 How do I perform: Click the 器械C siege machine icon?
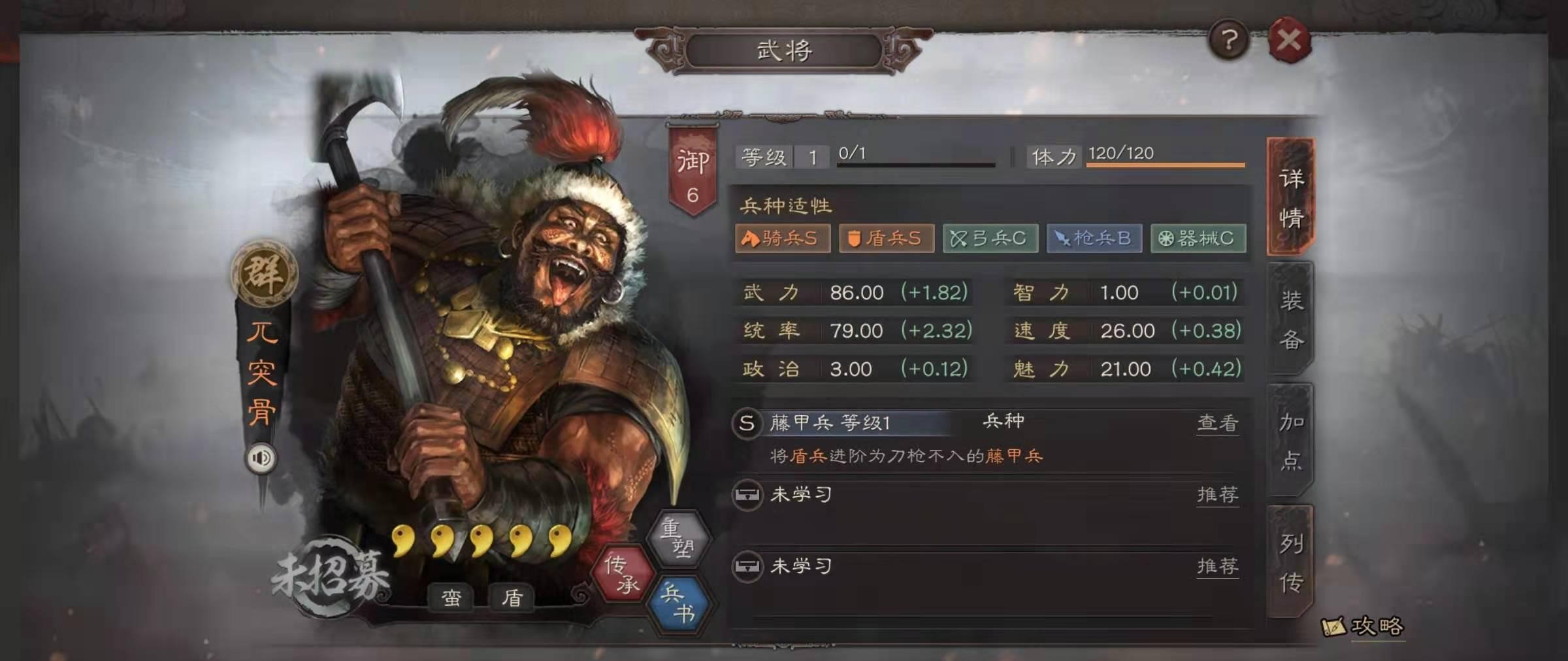(x=1198, y=239)
